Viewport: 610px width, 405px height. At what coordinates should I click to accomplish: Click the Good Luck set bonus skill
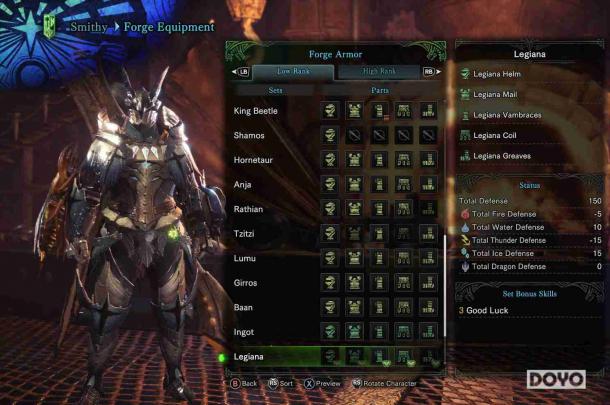click(492, 311)
